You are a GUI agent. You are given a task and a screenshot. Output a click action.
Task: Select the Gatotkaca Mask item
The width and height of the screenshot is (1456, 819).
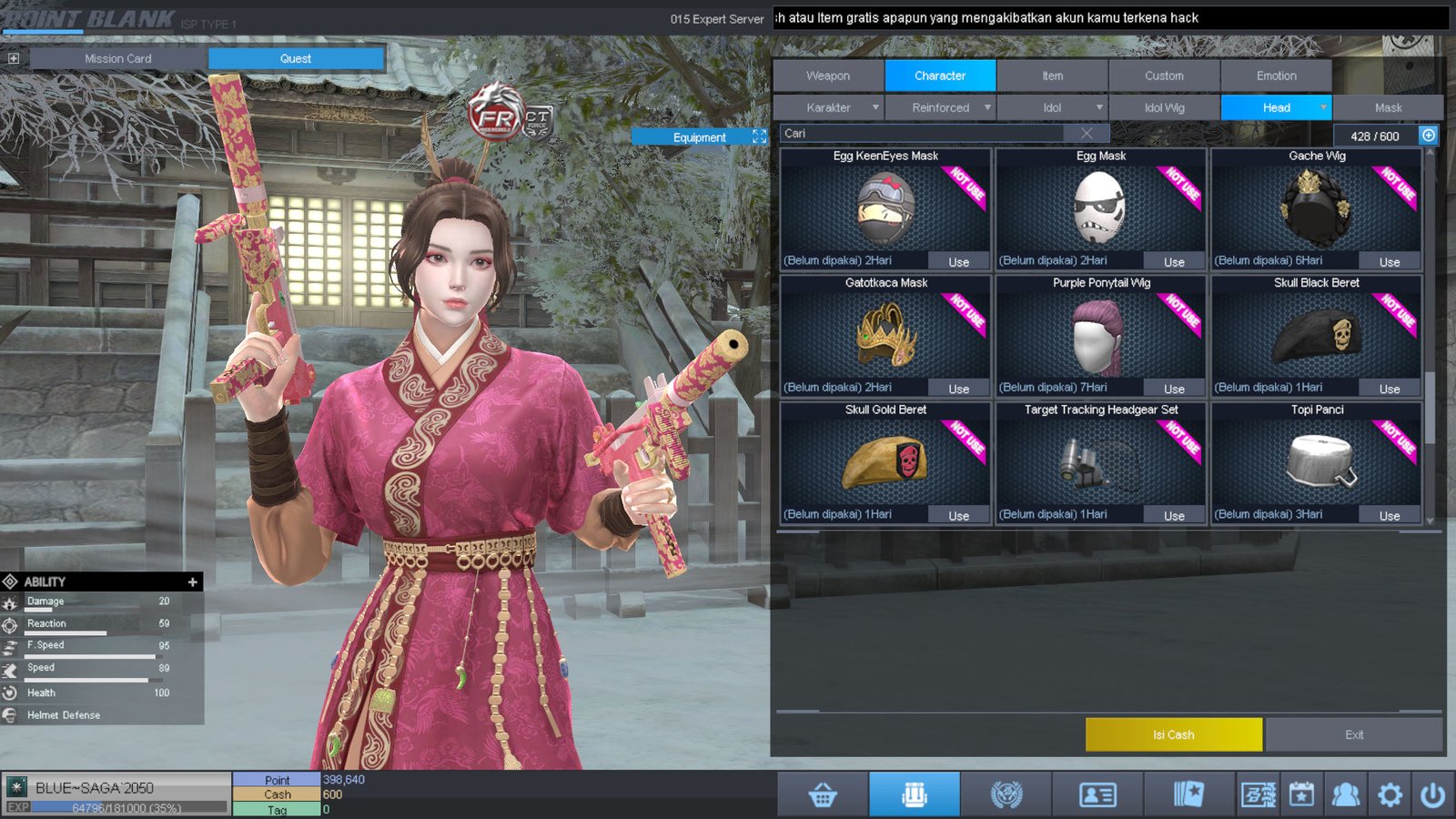click(885, 333)
